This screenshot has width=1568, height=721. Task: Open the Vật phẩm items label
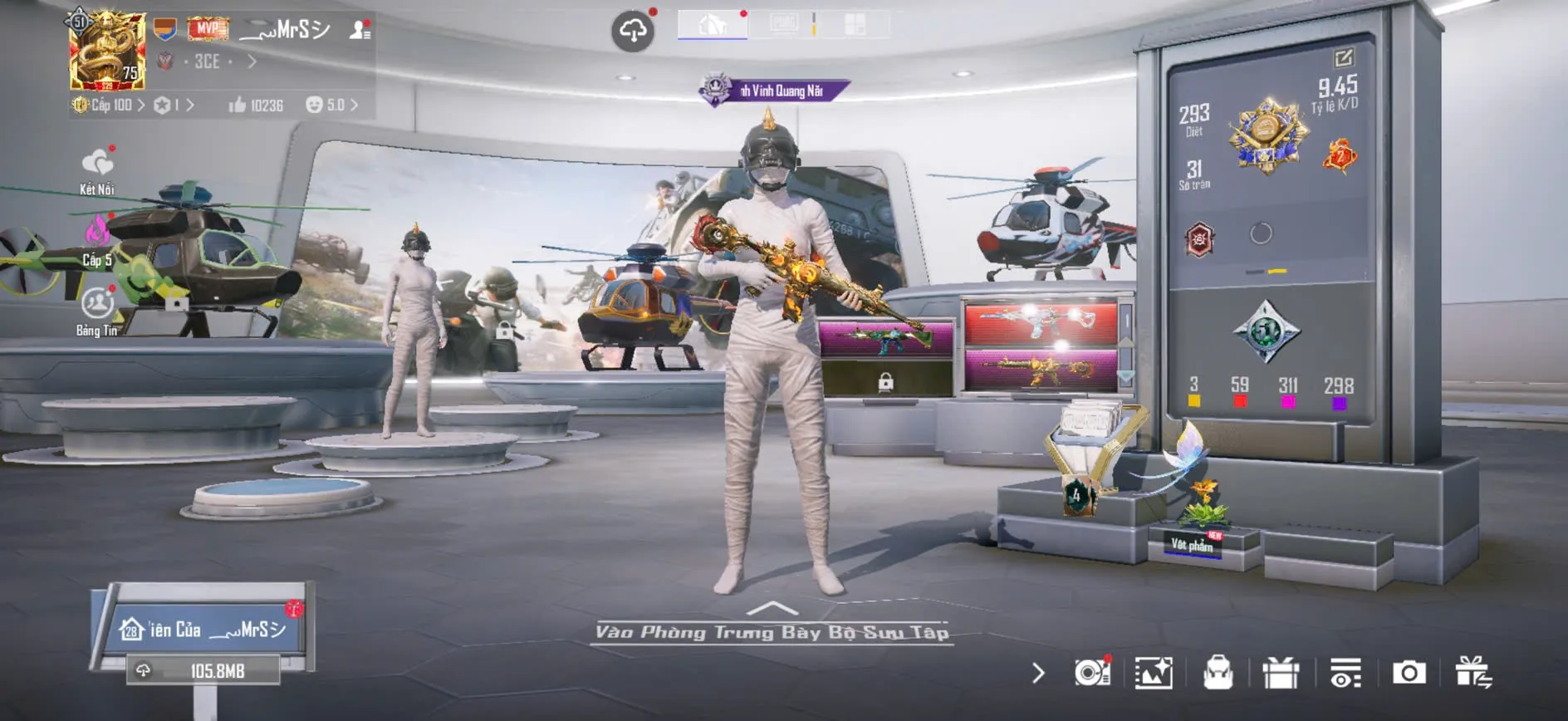[x=1193, y=545]
